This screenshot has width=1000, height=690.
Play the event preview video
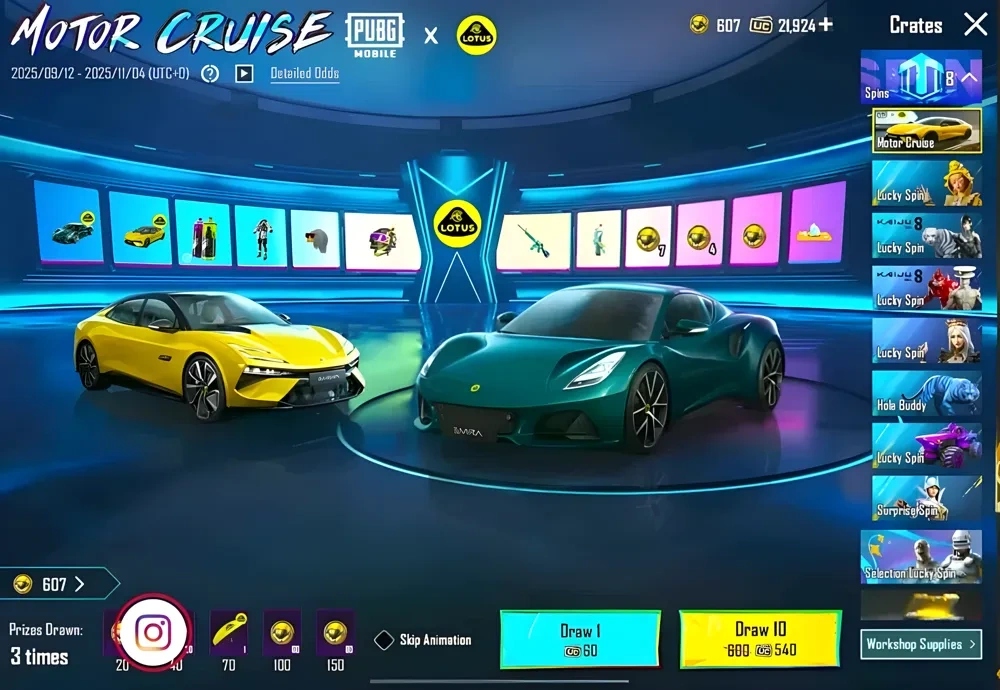click(x=244, y=74)
